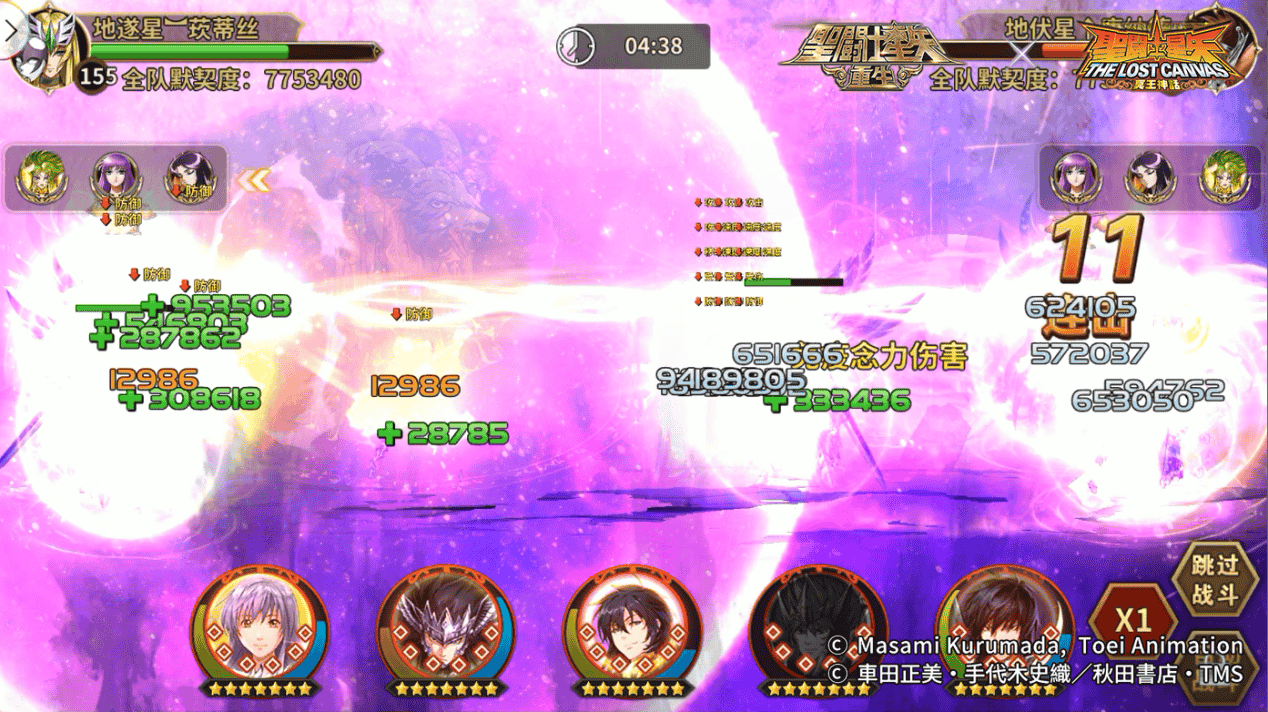Collapse the left team panel with the double arrow
Viewport: 1268px width, 712px height.
point(254,180)
